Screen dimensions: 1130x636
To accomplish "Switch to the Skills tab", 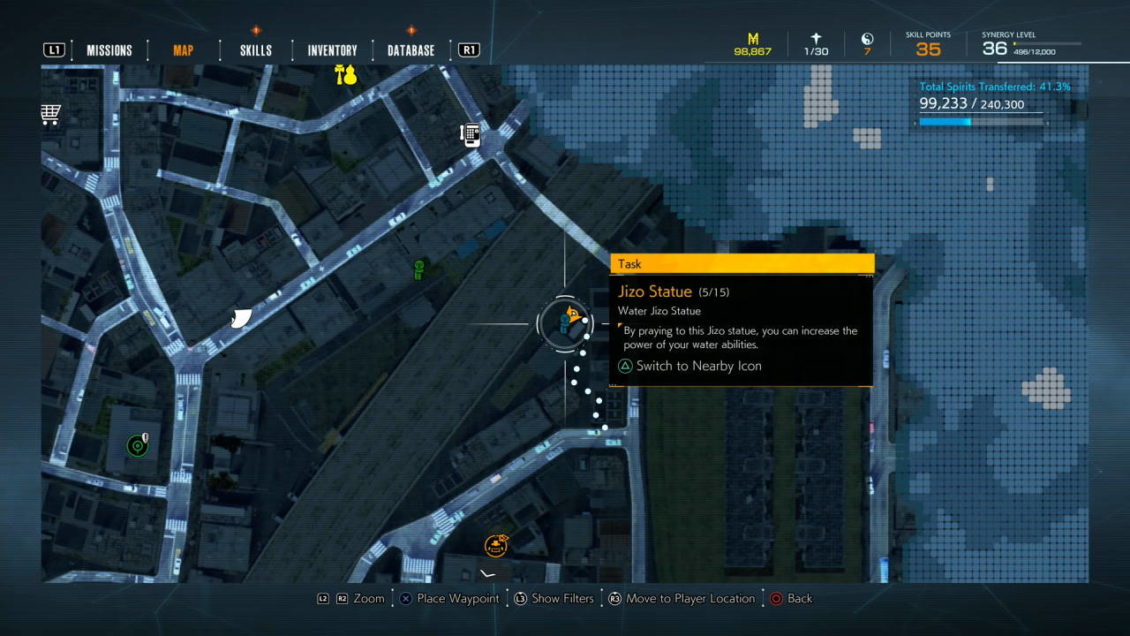I will pyautogui.click(x=256, y=50).
